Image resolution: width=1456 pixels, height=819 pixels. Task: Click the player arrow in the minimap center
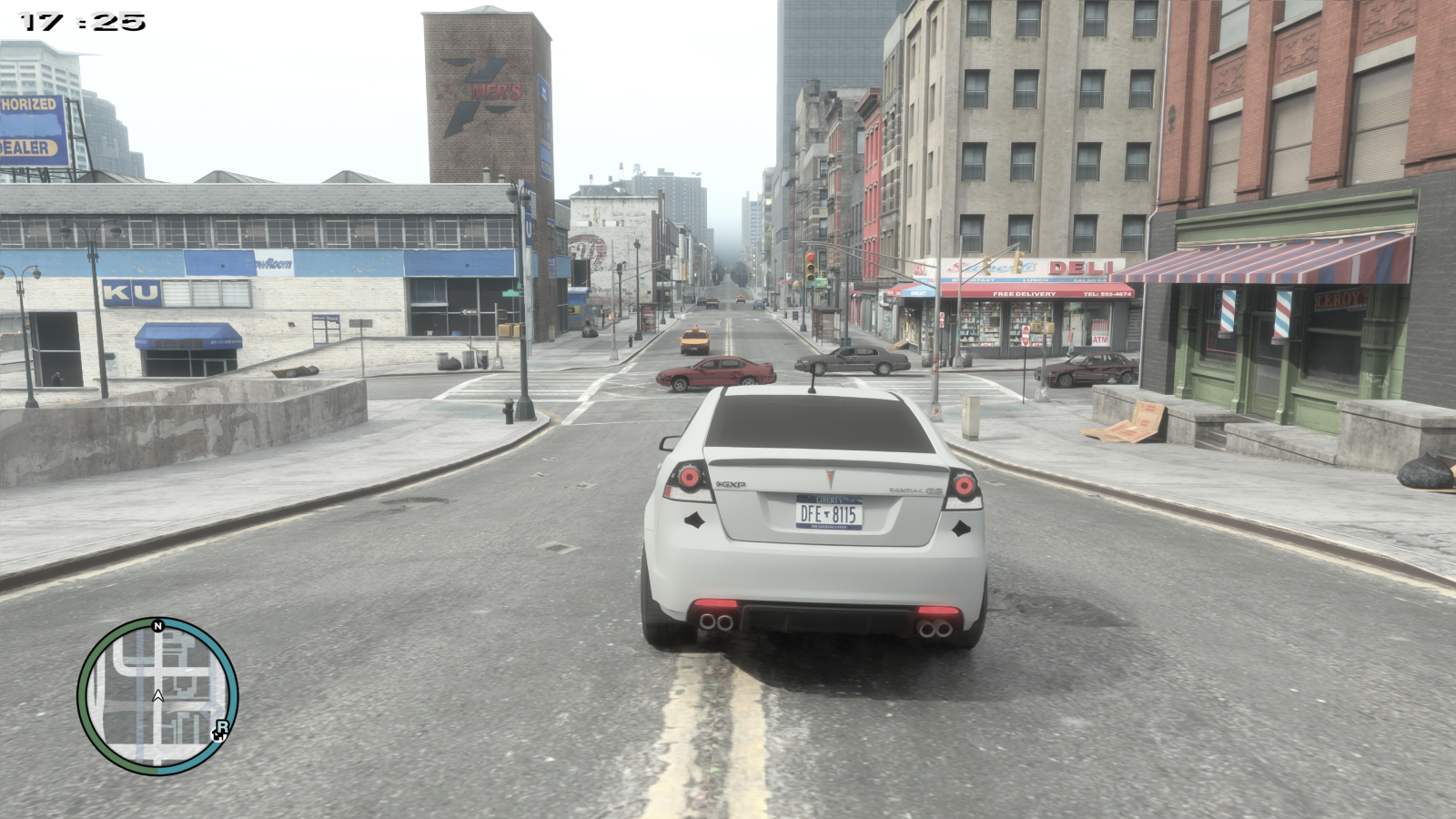(158, 696)
